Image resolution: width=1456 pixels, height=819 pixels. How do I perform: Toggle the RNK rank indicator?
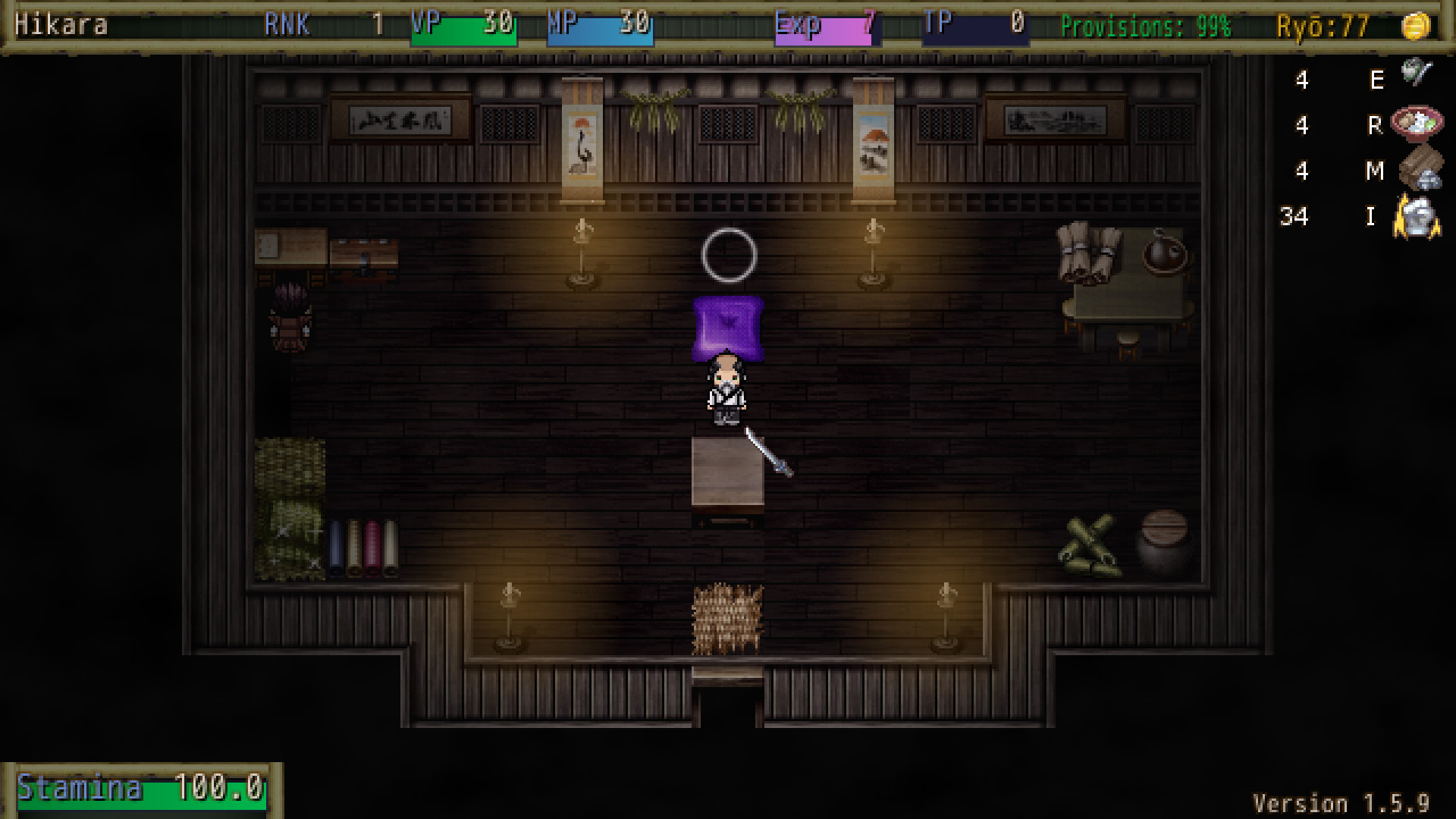[x=287, y=24]
